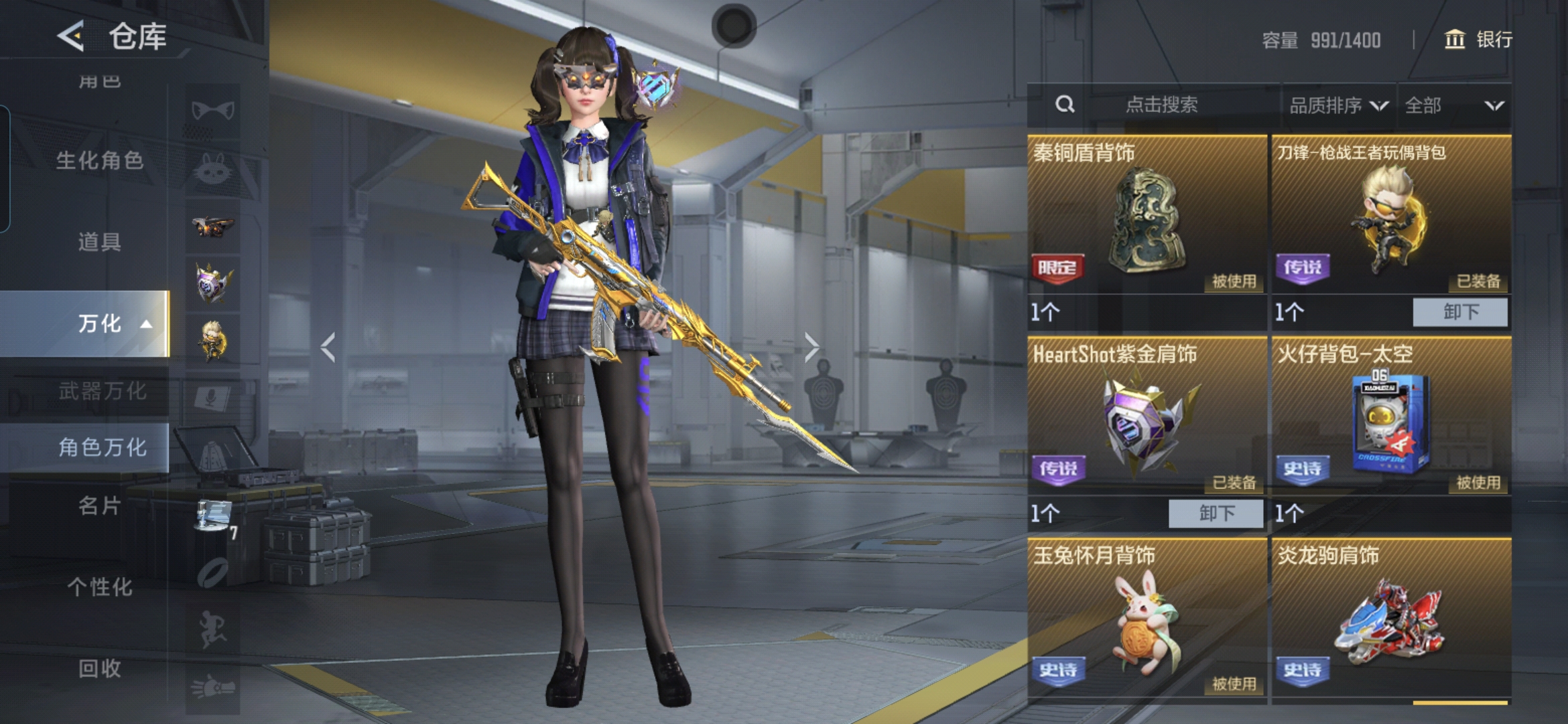Select the 刀锋-枪战王者玩偶背包 item
The height and width of the screenshot is (724, 1568).
click(x=1391, y=215)
